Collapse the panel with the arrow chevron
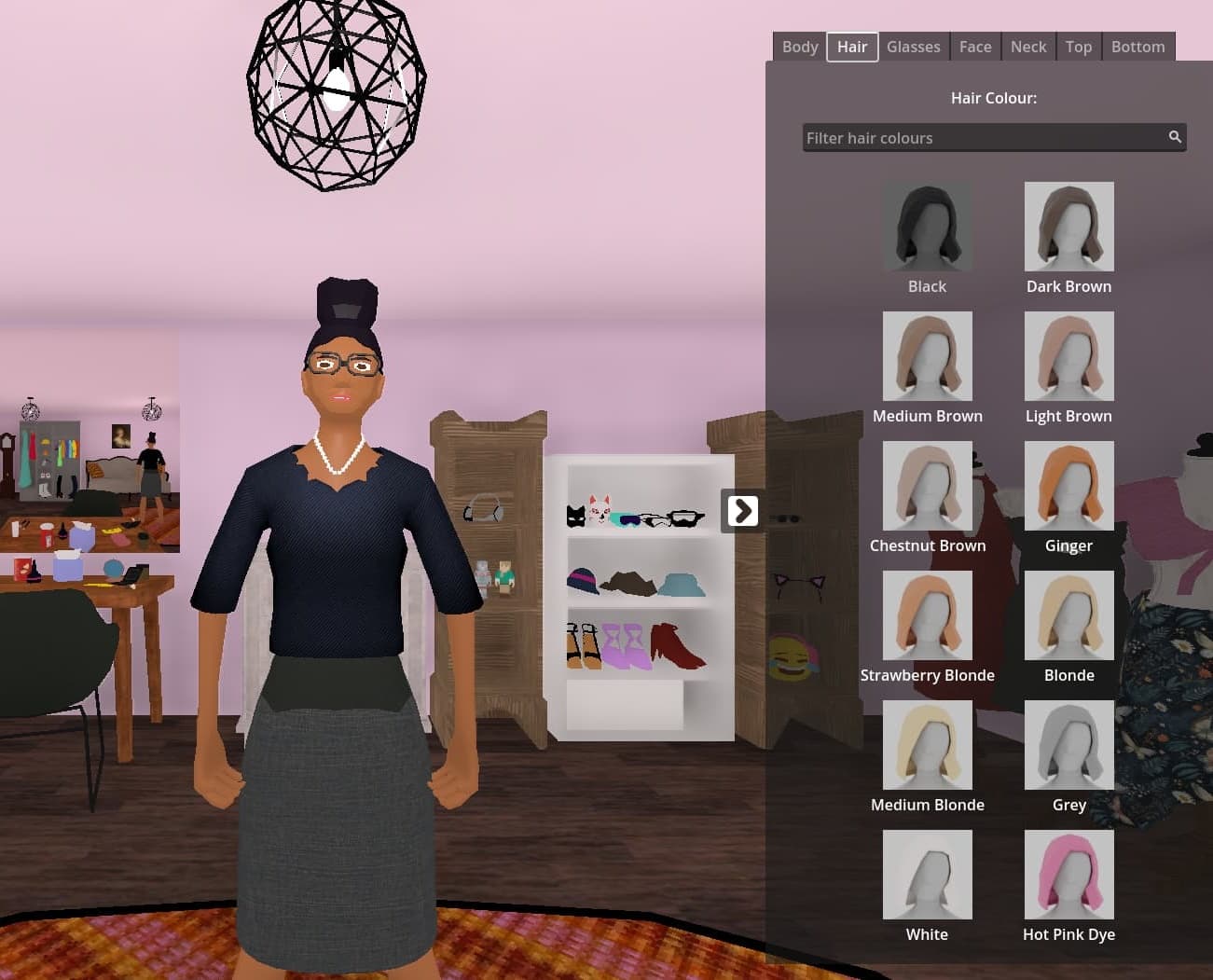This screenshot has height=980, width=1213. click(741, 510)
